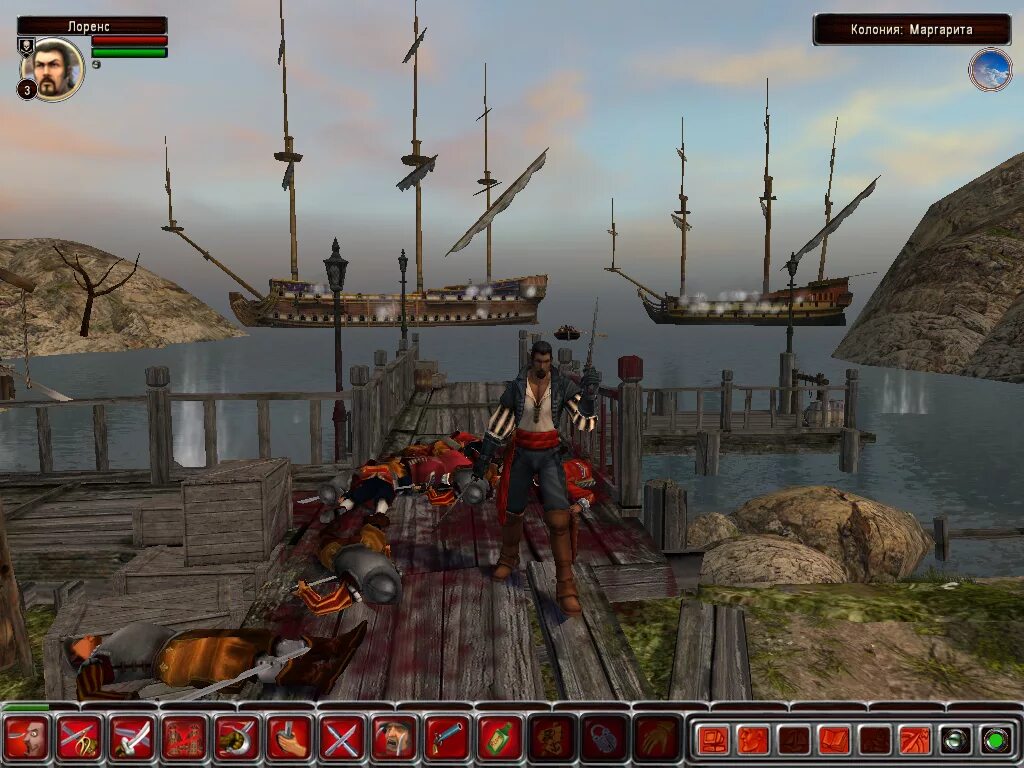Toggle the green round indicator button

point(993,740)
